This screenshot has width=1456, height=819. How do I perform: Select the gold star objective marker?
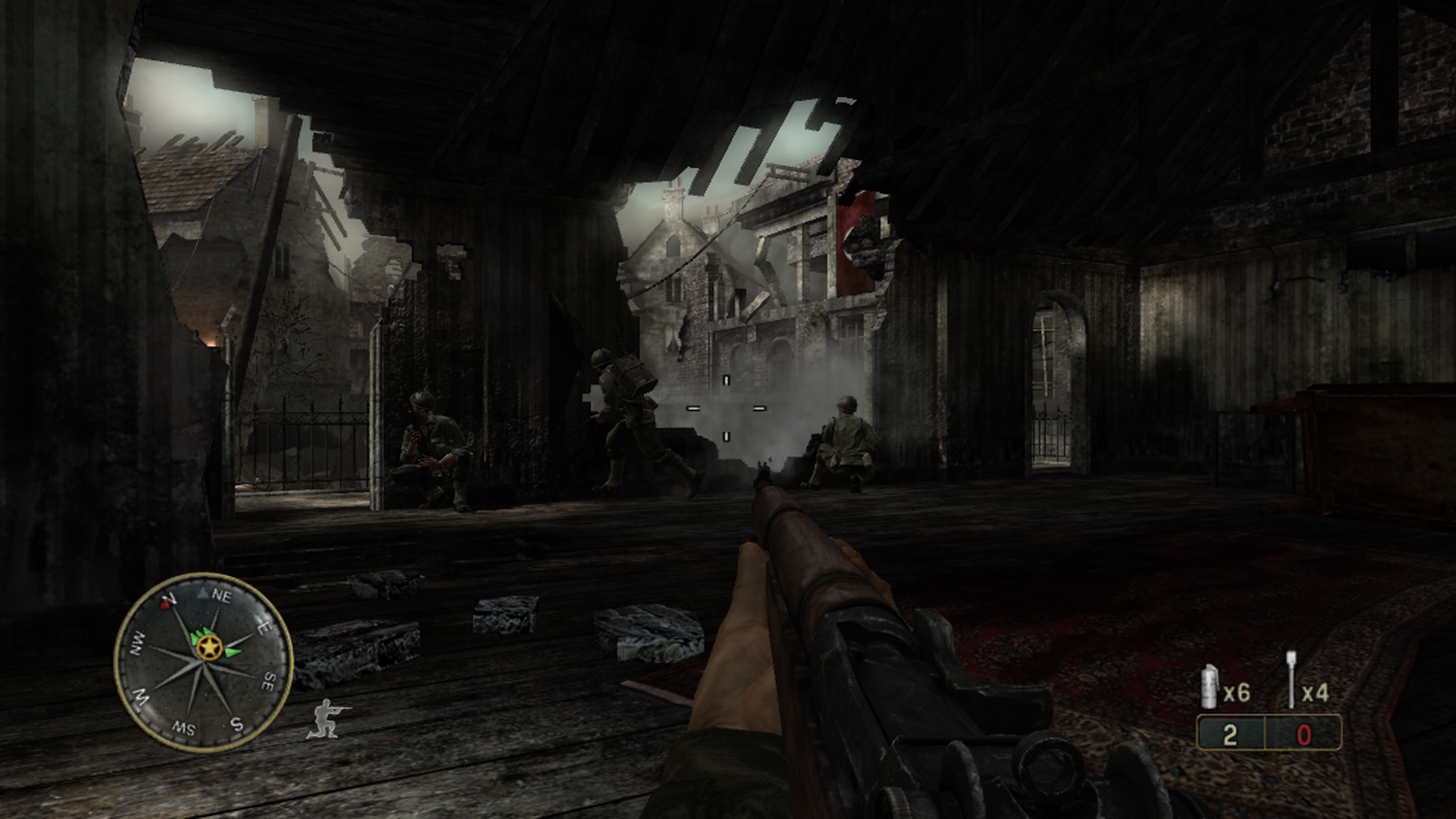(x=208, y=647)
